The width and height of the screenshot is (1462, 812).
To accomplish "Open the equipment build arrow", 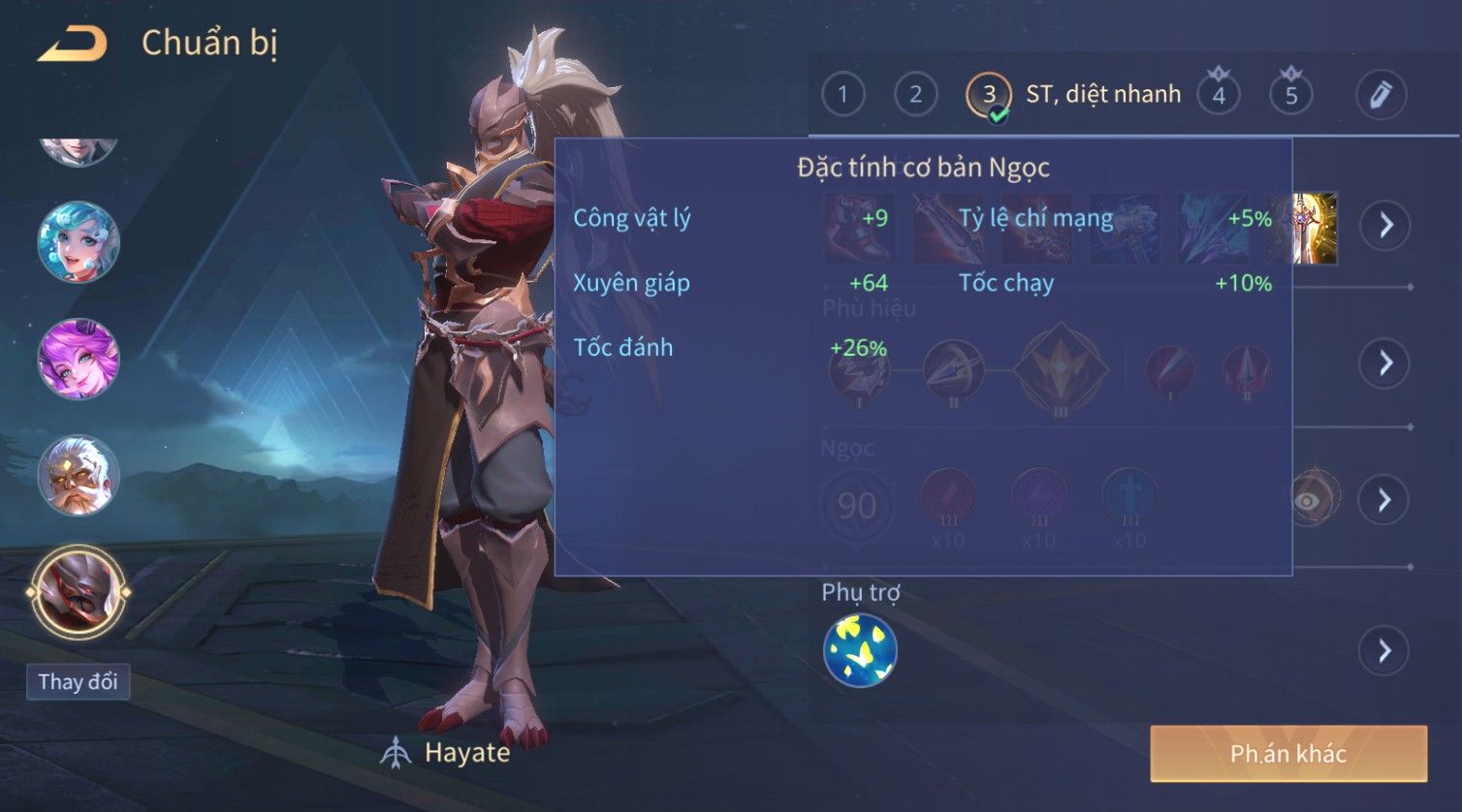I will pyautogui.click(x=1384, y=226).
